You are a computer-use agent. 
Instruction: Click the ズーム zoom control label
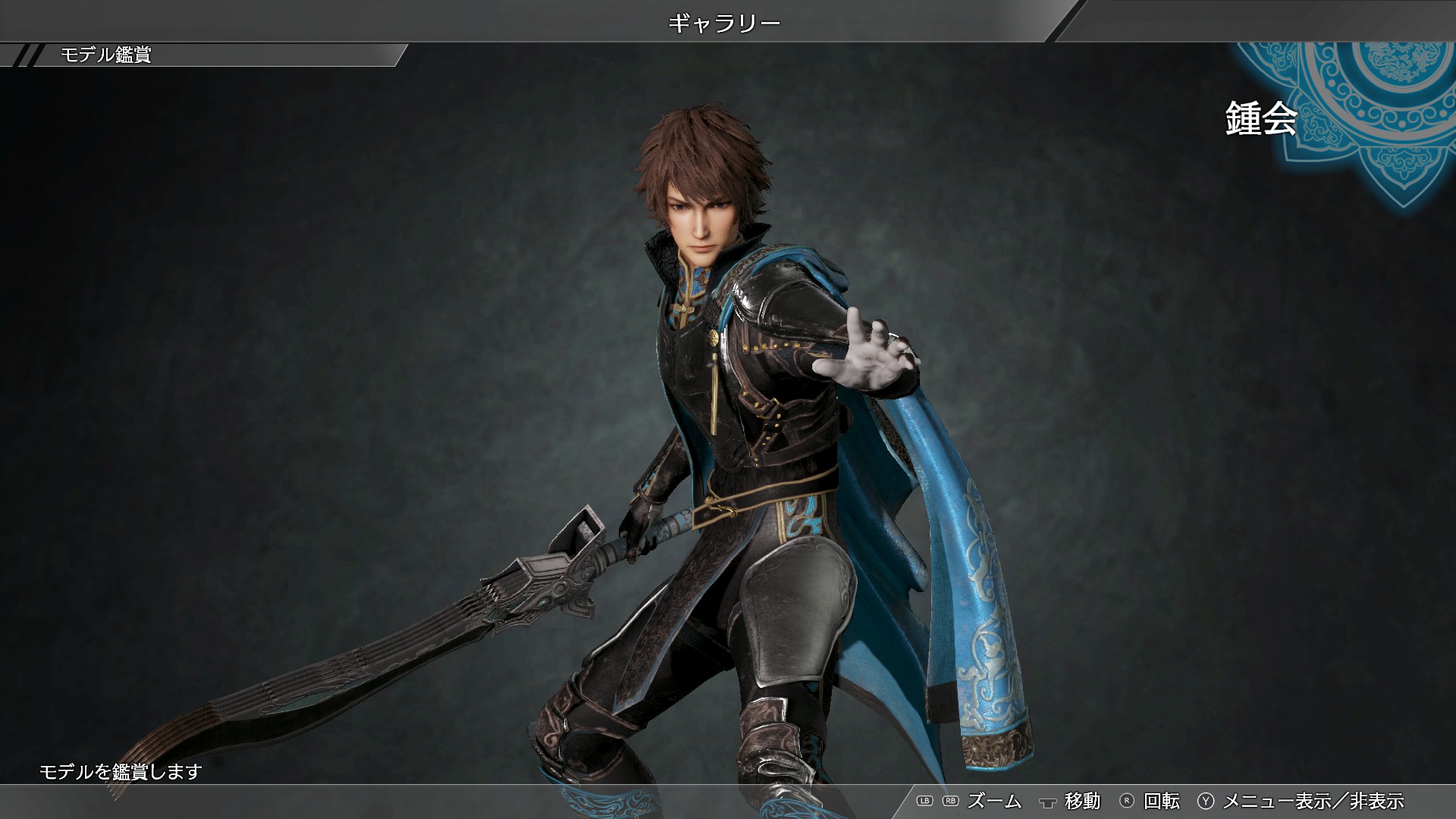coord(996,800)
